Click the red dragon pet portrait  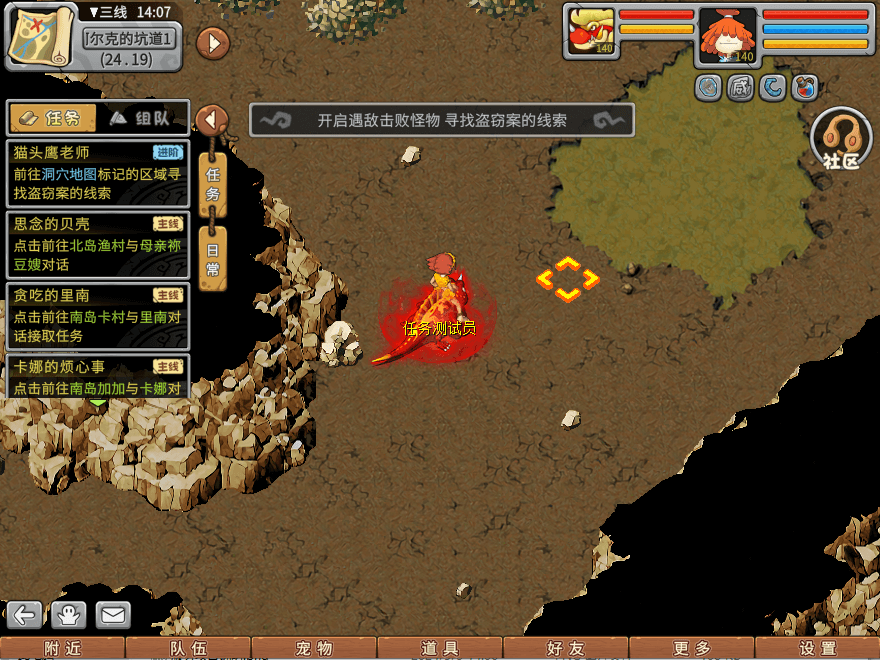(591, 32)
